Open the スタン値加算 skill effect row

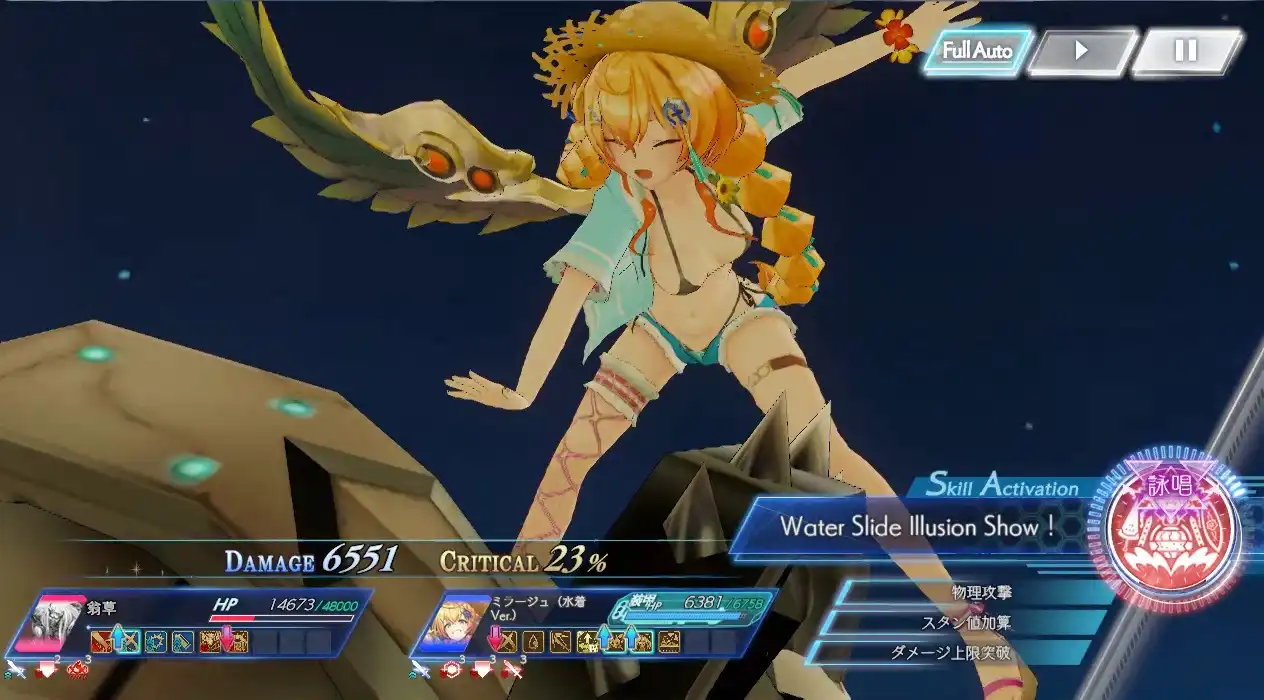pyautogui.click(x=965, y=623)
